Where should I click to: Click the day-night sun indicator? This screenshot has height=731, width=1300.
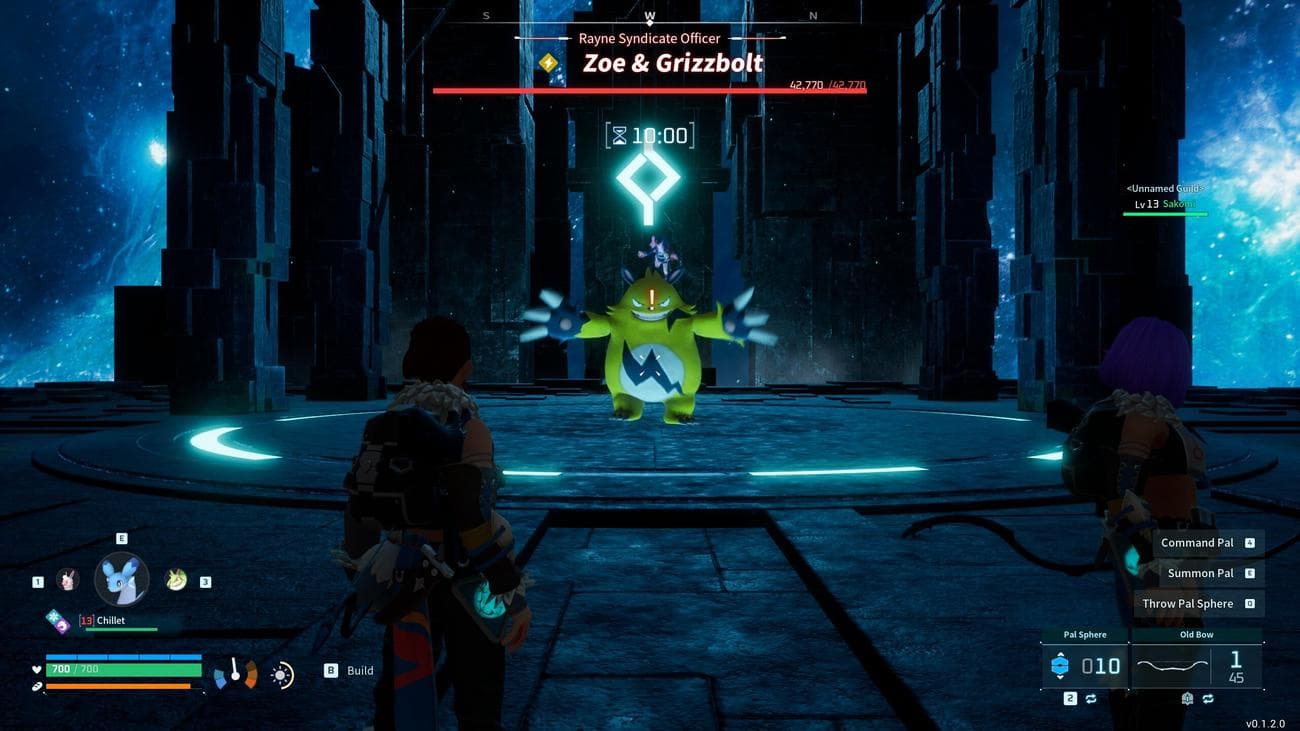[x=282, y=675]
